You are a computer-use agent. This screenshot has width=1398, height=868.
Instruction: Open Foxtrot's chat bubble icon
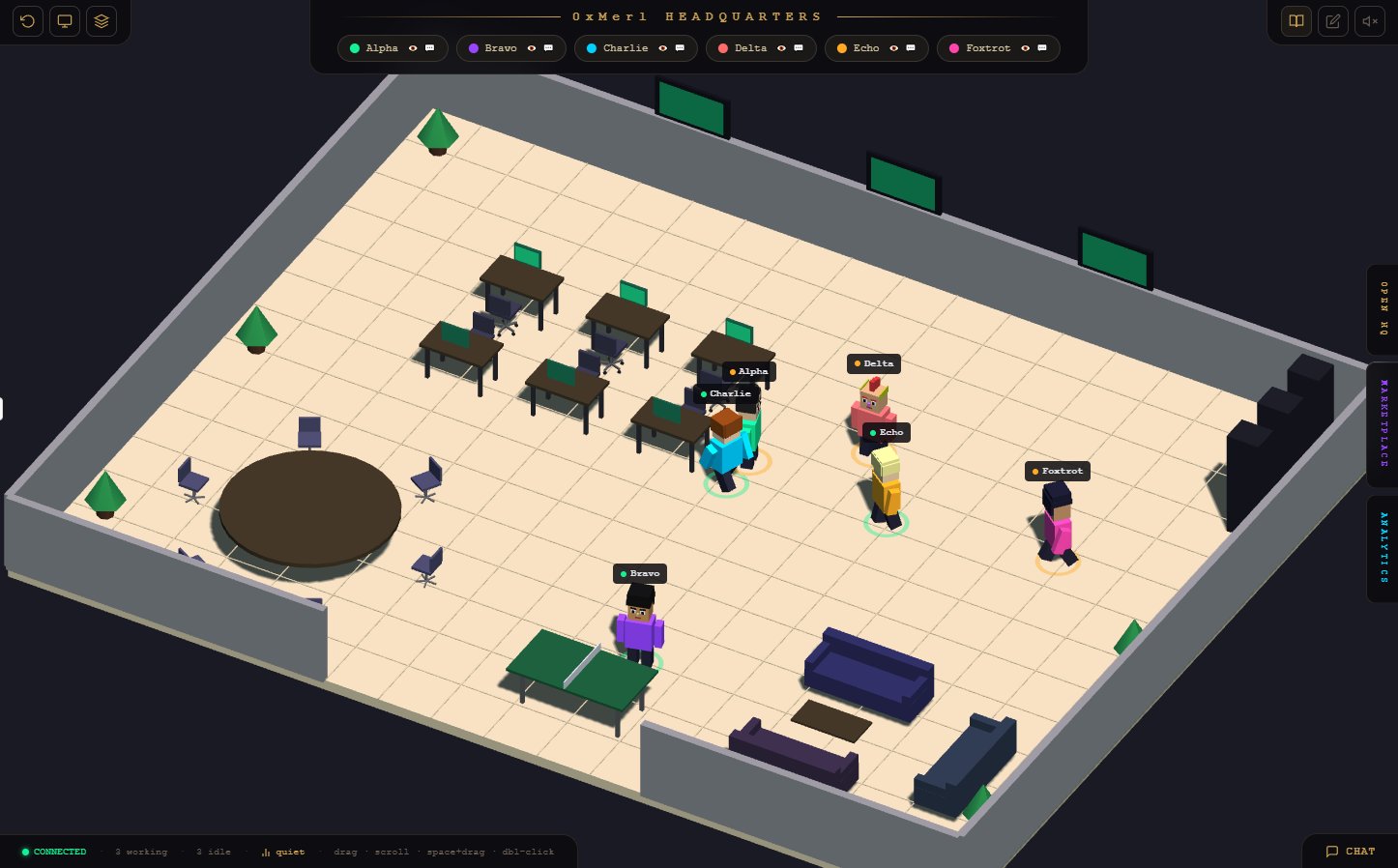pyautogui.click(x=1042, y=48)
